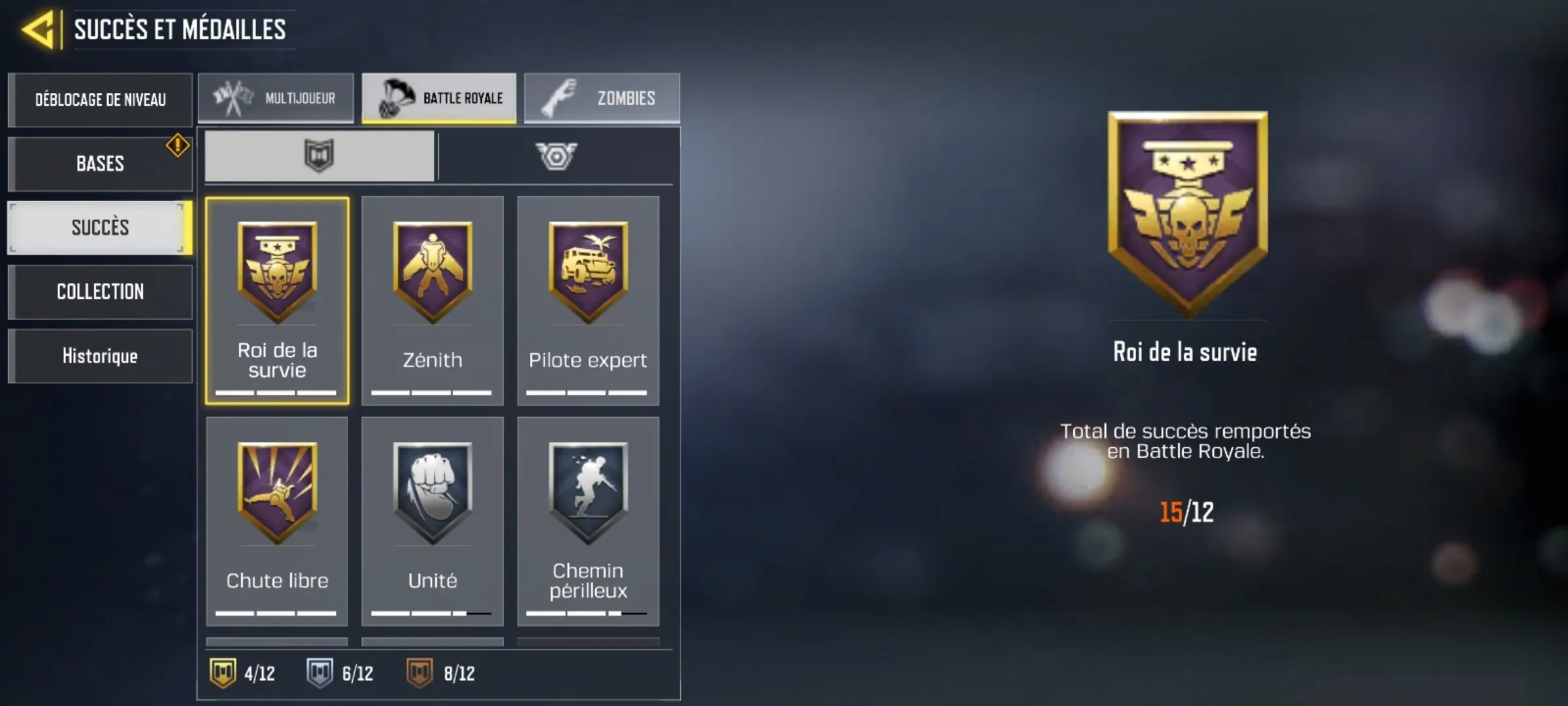The width and height of the screenshot is (1568, 706).
Task: Switch to the Succès section
Action: [98, 227]
